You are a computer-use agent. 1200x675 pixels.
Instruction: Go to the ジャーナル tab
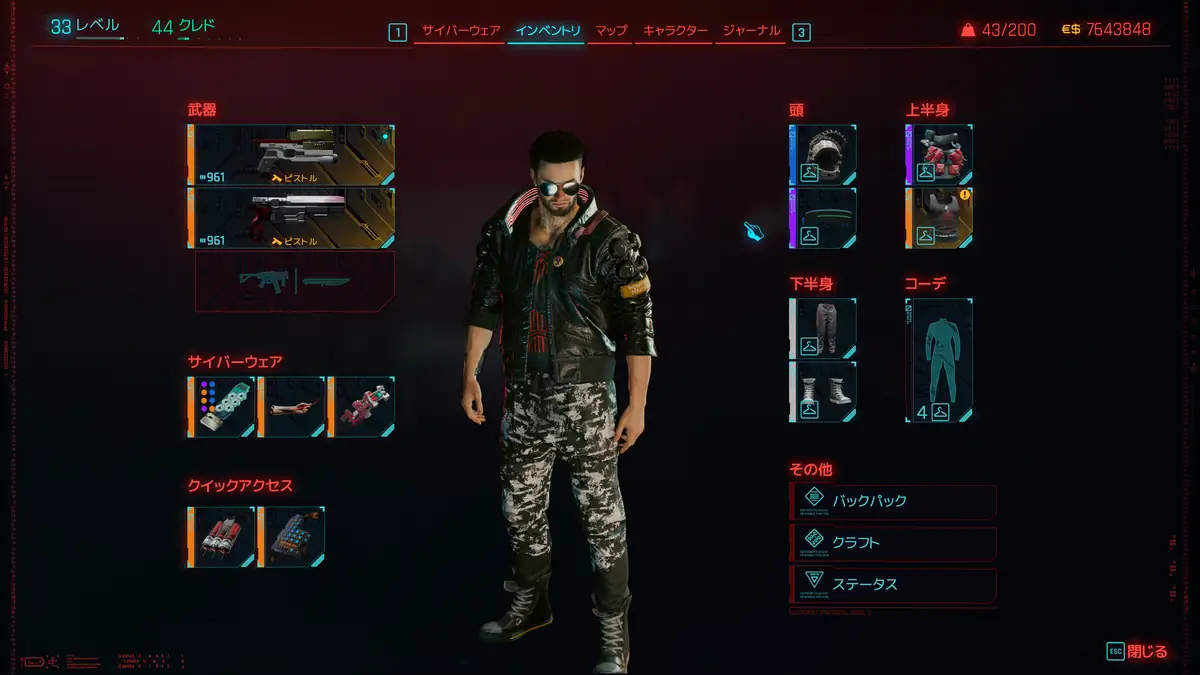[x=751, y=31]
